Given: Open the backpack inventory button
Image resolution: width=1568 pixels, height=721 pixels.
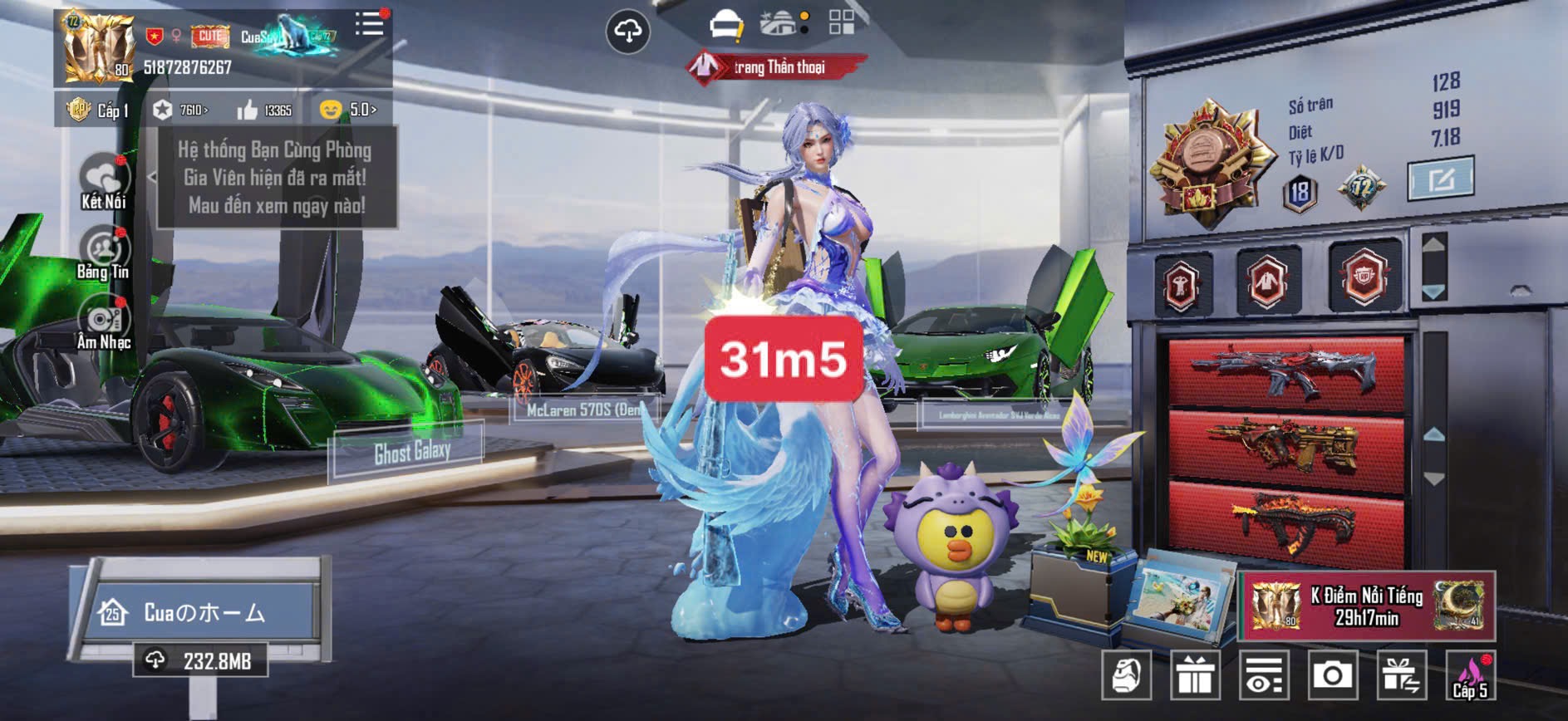Looking at the screenshot, I should click(1126, 675).
